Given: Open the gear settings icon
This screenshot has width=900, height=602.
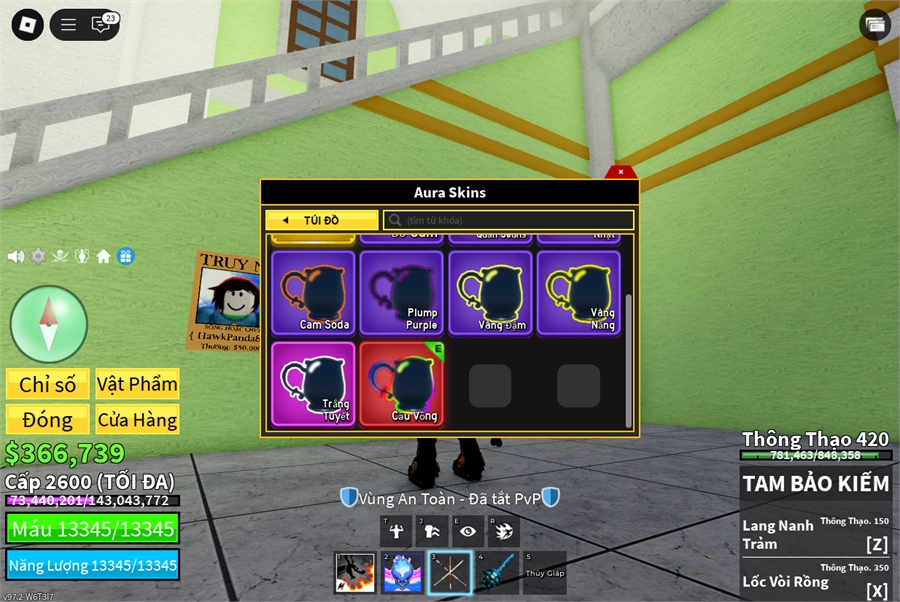Looking at the screenshot, I should point(38,256).
